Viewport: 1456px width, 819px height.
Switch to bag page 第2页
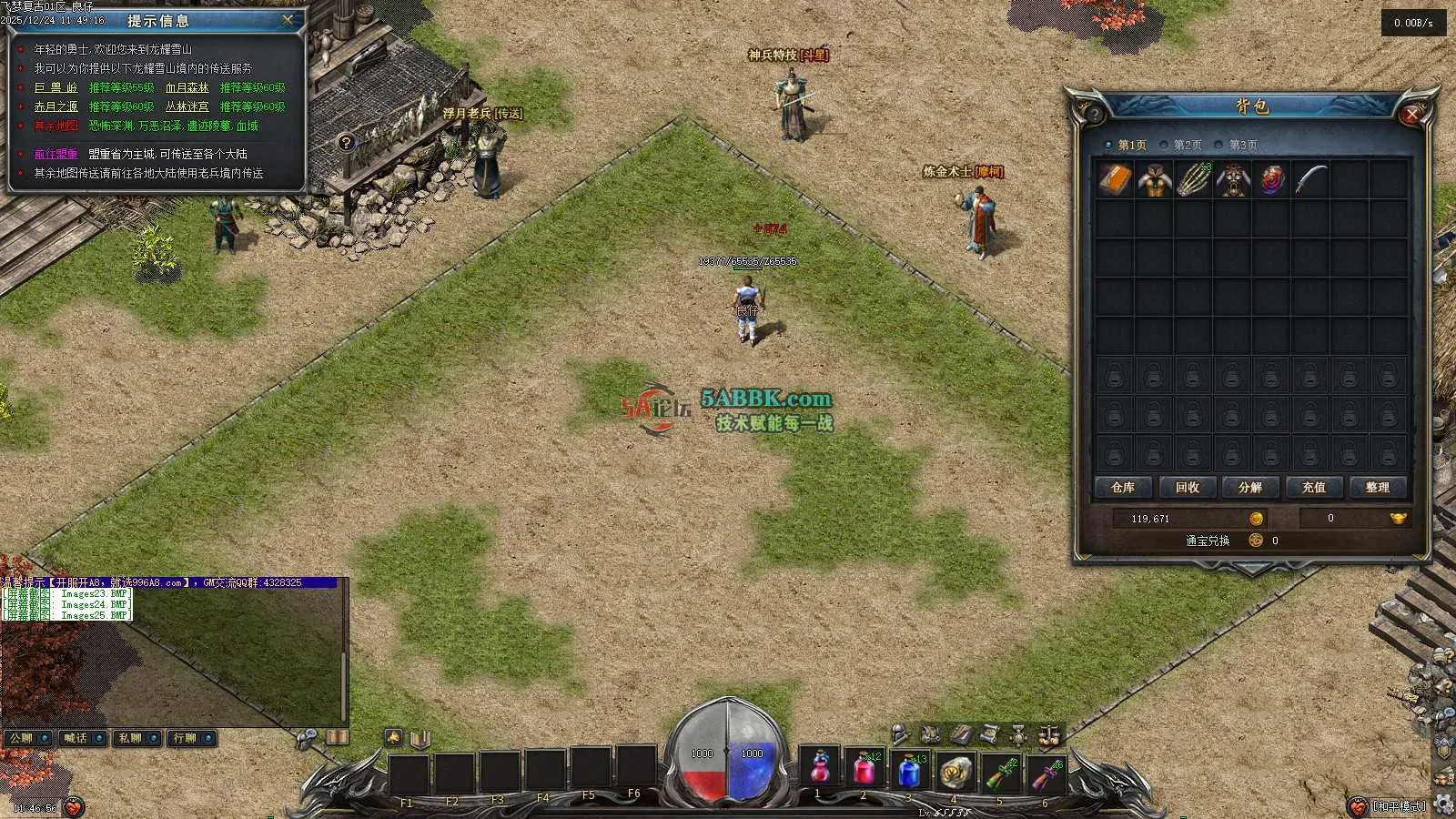[x=1186, y=145]
